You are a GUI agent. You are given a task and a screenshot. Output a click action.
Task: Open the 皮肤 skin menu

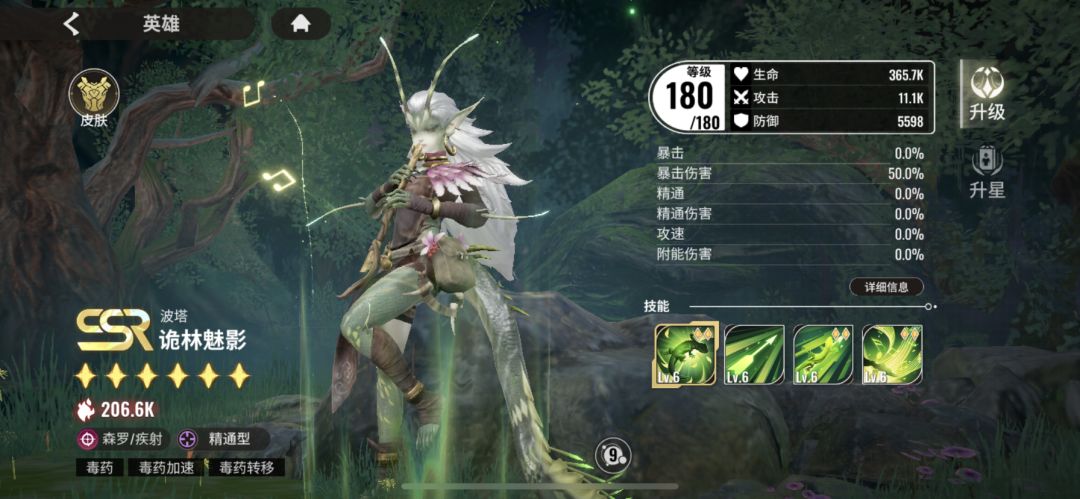point(93,100)
